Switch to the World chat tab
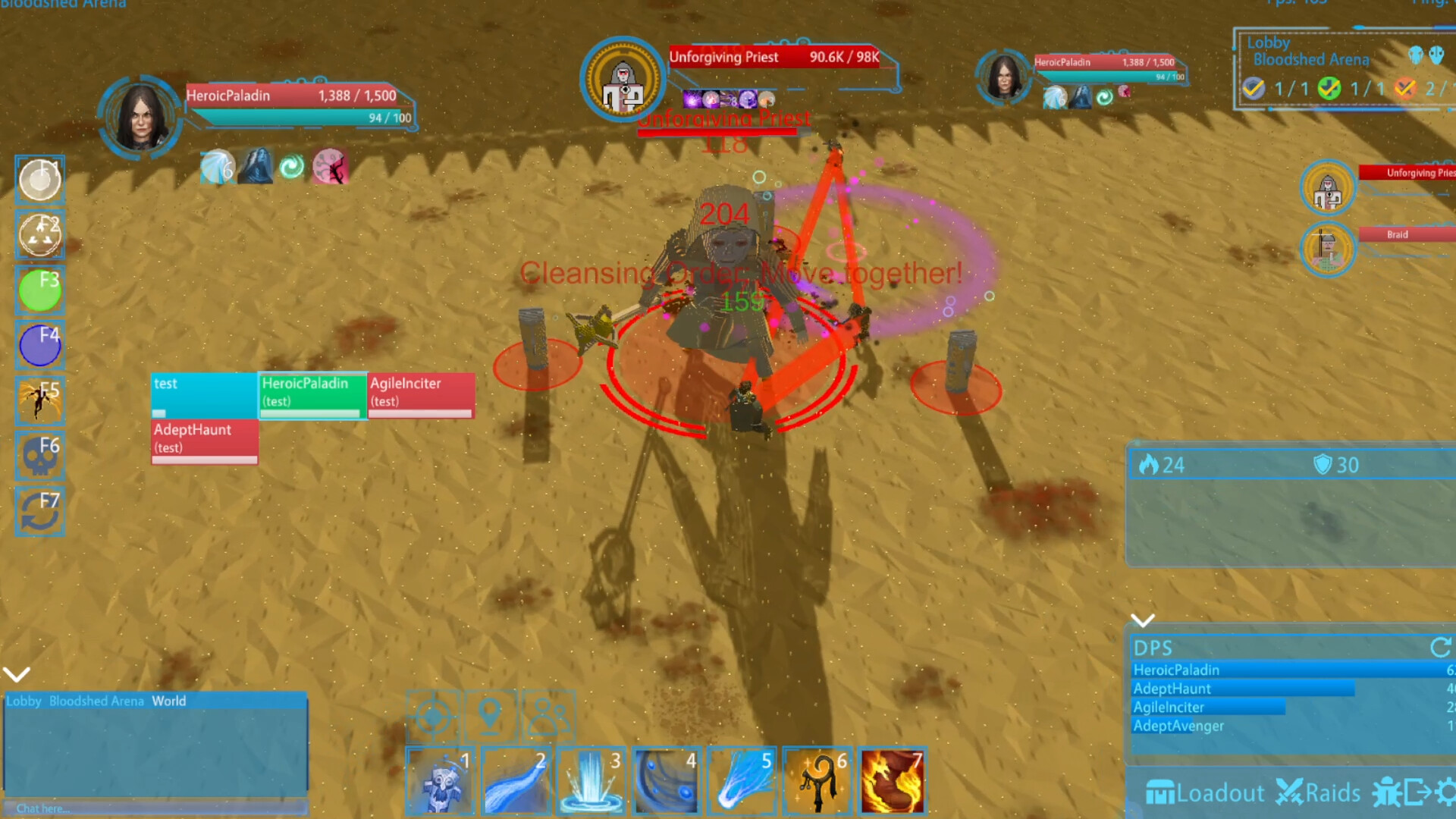The image size is (1456, 819). [168, 701]
